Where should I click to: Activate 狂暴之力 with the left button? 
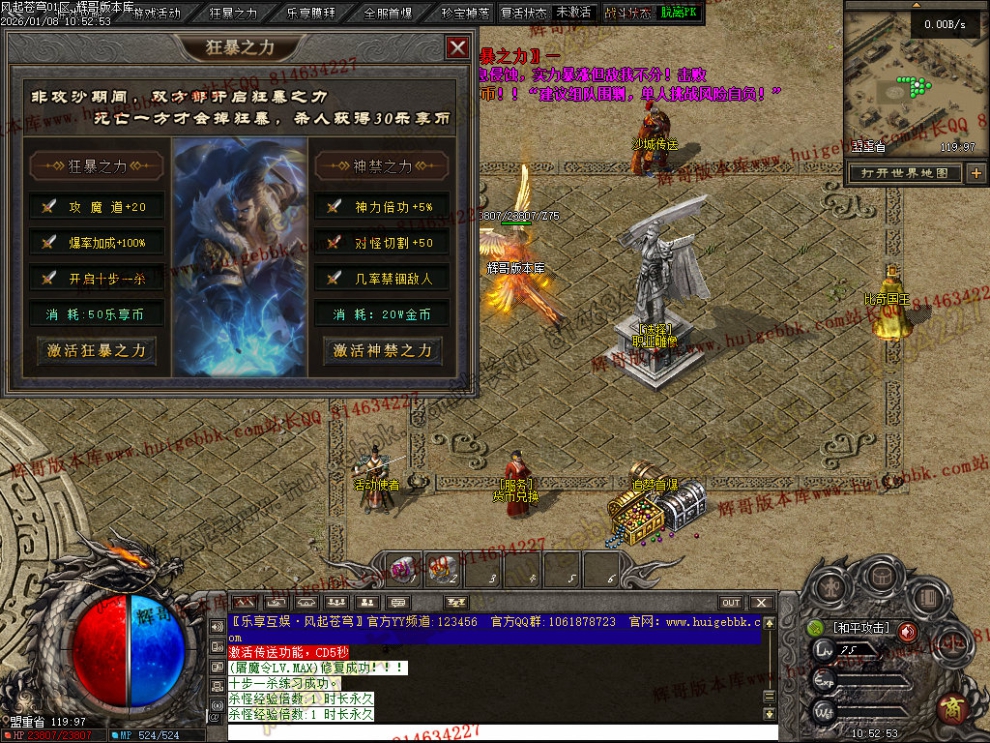(97, 351)
